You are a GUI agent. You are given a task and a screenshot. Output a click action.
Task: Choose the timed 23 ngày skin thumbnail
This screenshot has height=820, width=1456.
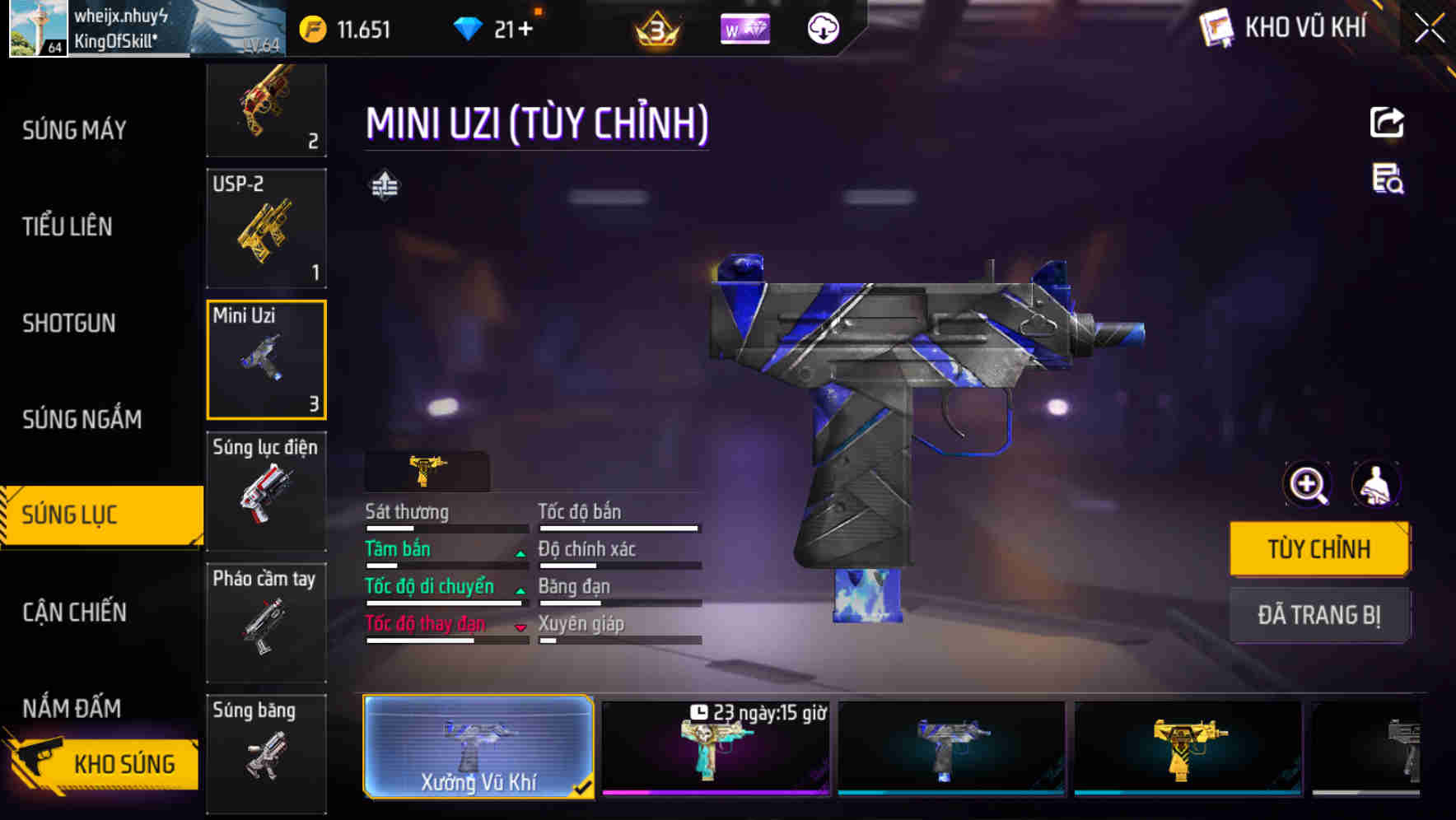pyautogui.click(x=715, y=748)
